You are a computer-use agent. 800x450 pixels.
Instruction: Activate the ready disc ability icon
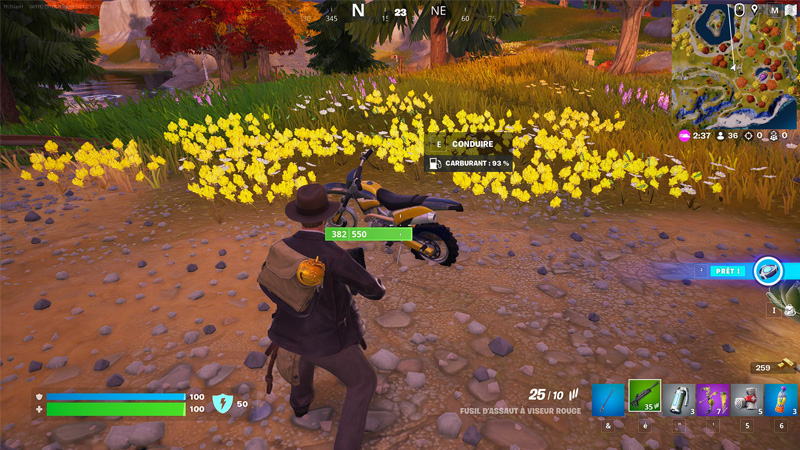coord(768,270)
